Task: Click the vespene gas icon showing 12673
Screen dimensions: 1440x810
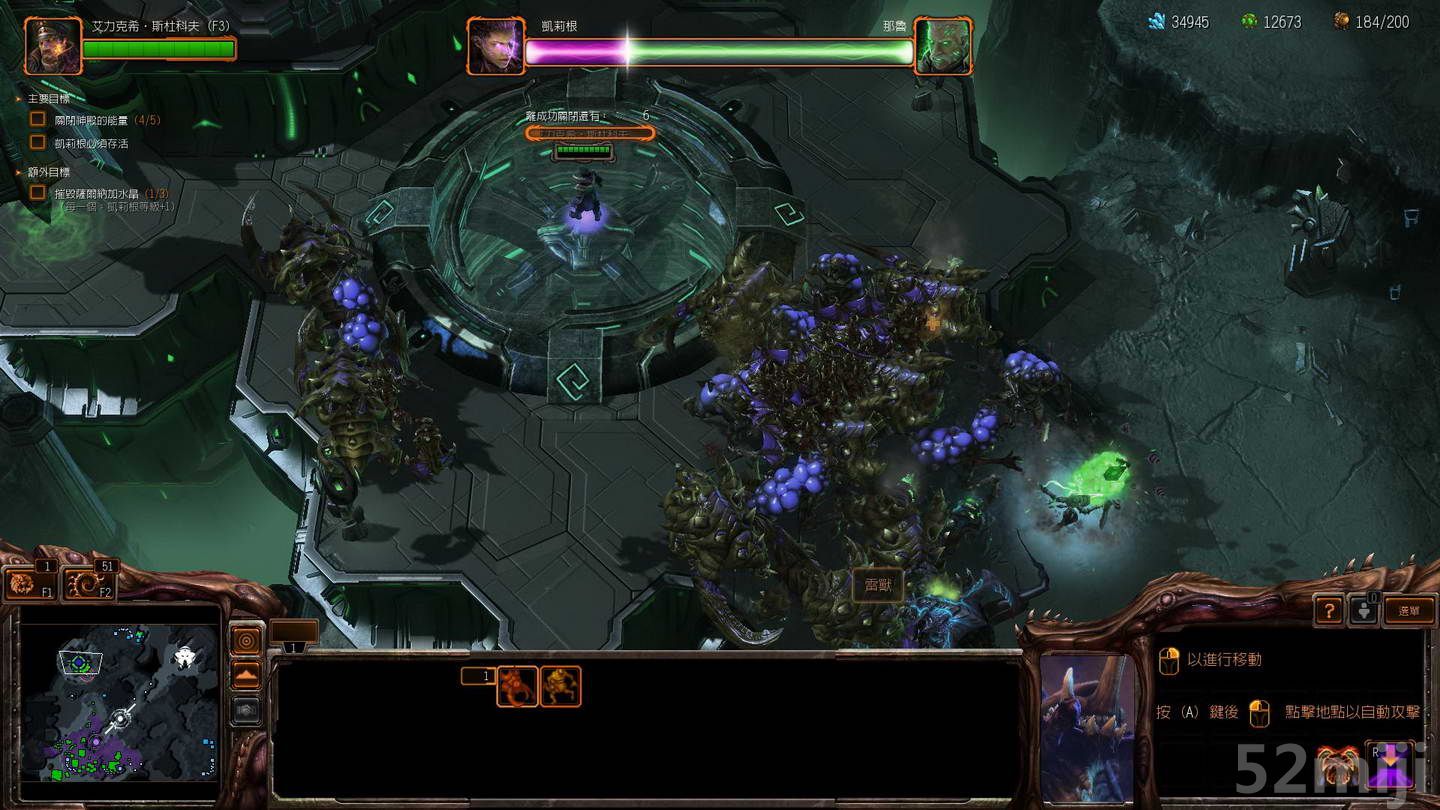Action: pos(1251,18)
